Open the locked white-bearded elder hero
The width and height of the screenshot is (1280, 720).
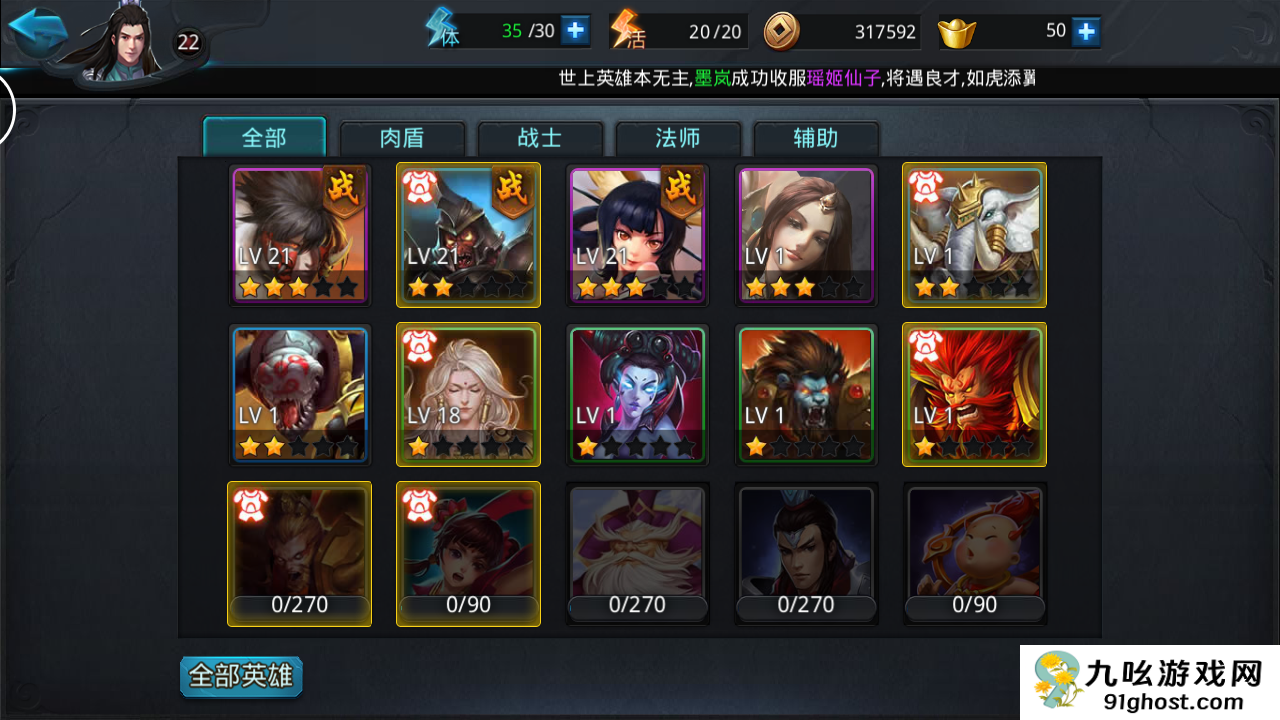click(x=637, y=554)
